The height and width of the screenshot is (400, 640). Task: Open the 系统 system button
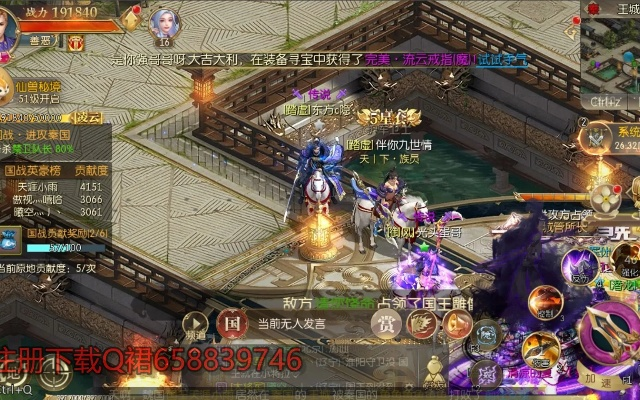[x=600, y=135]
